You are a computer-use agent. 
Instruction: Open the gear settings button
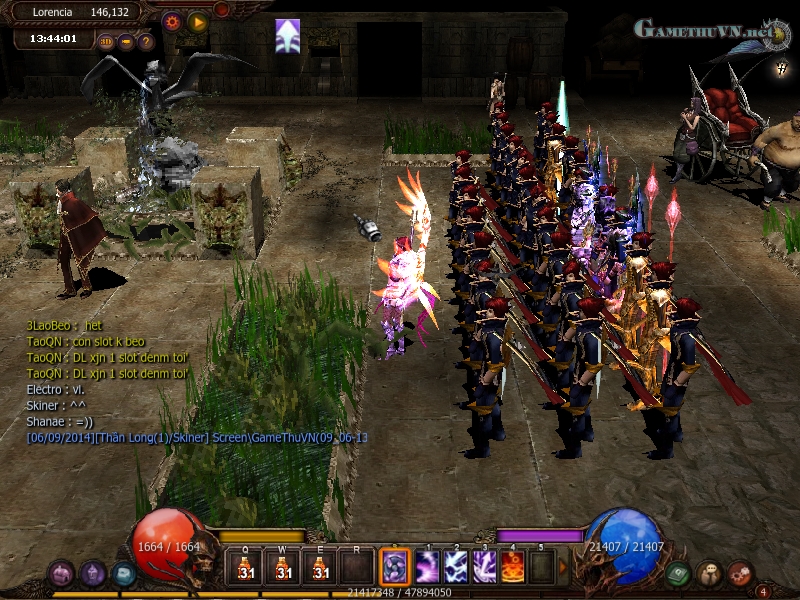172,20
